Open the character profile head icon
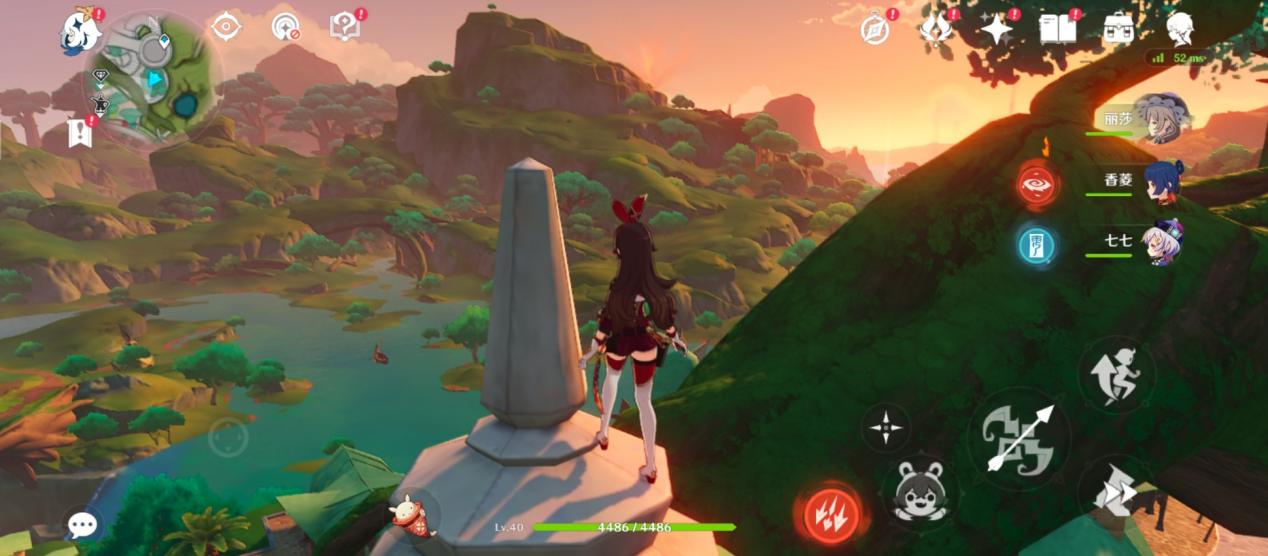The width and height of the screenshot is (1268, 556). tap(1181, 29)
